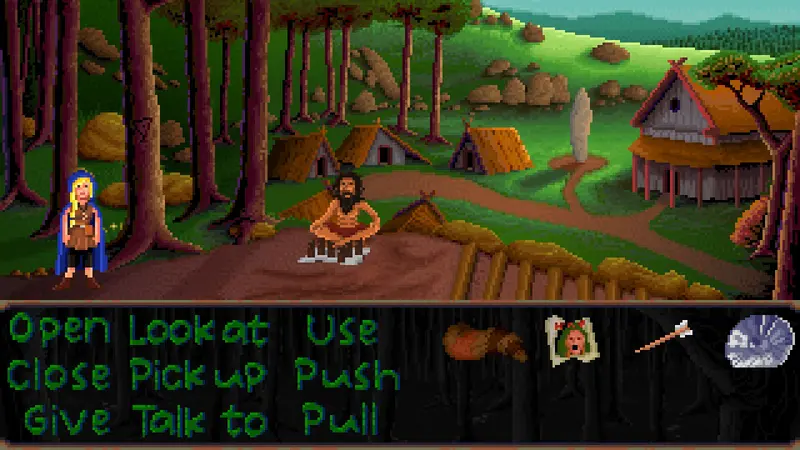Select the brown fur item in inventory

click(485, 343)
